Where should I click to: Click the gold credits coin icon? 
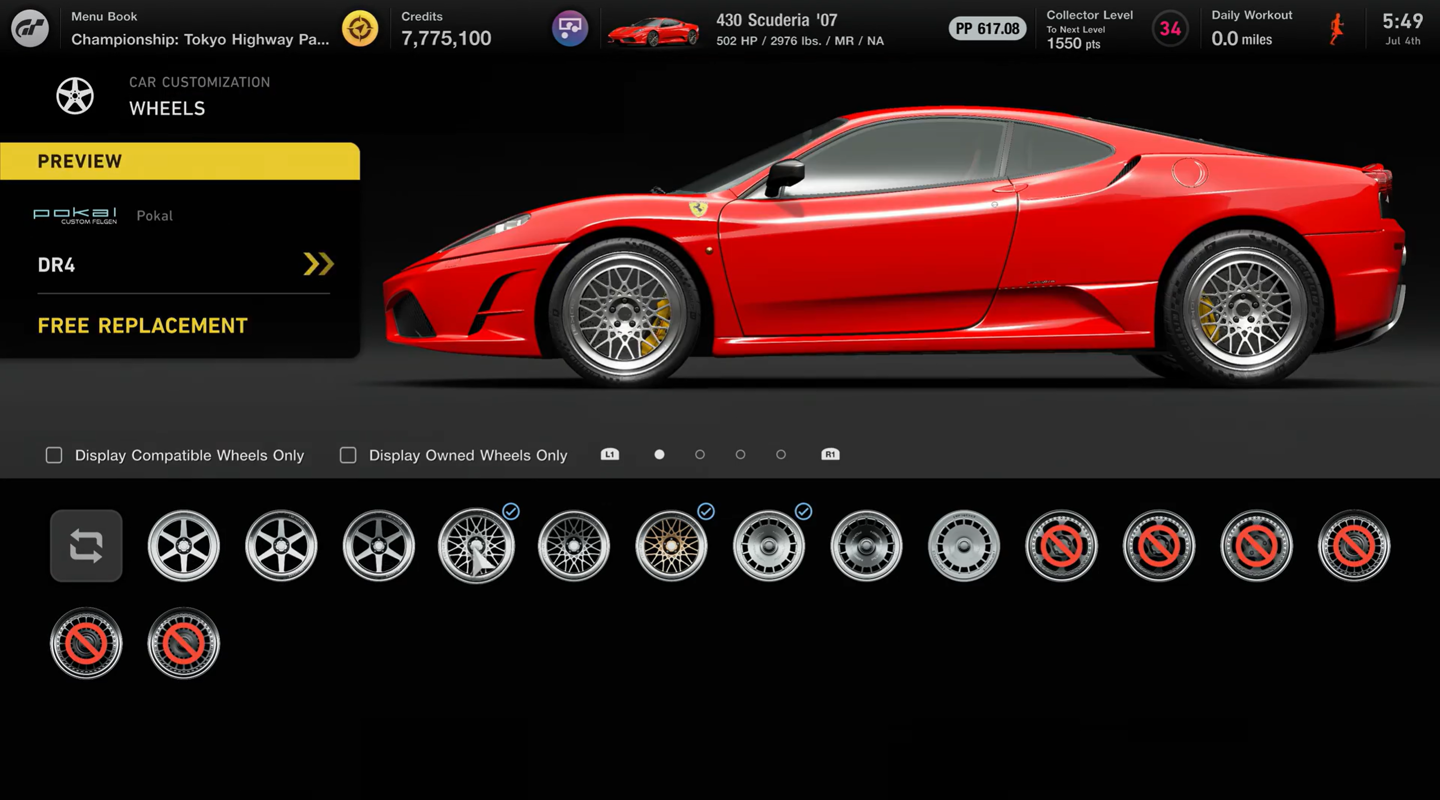(x=360, y=28)
